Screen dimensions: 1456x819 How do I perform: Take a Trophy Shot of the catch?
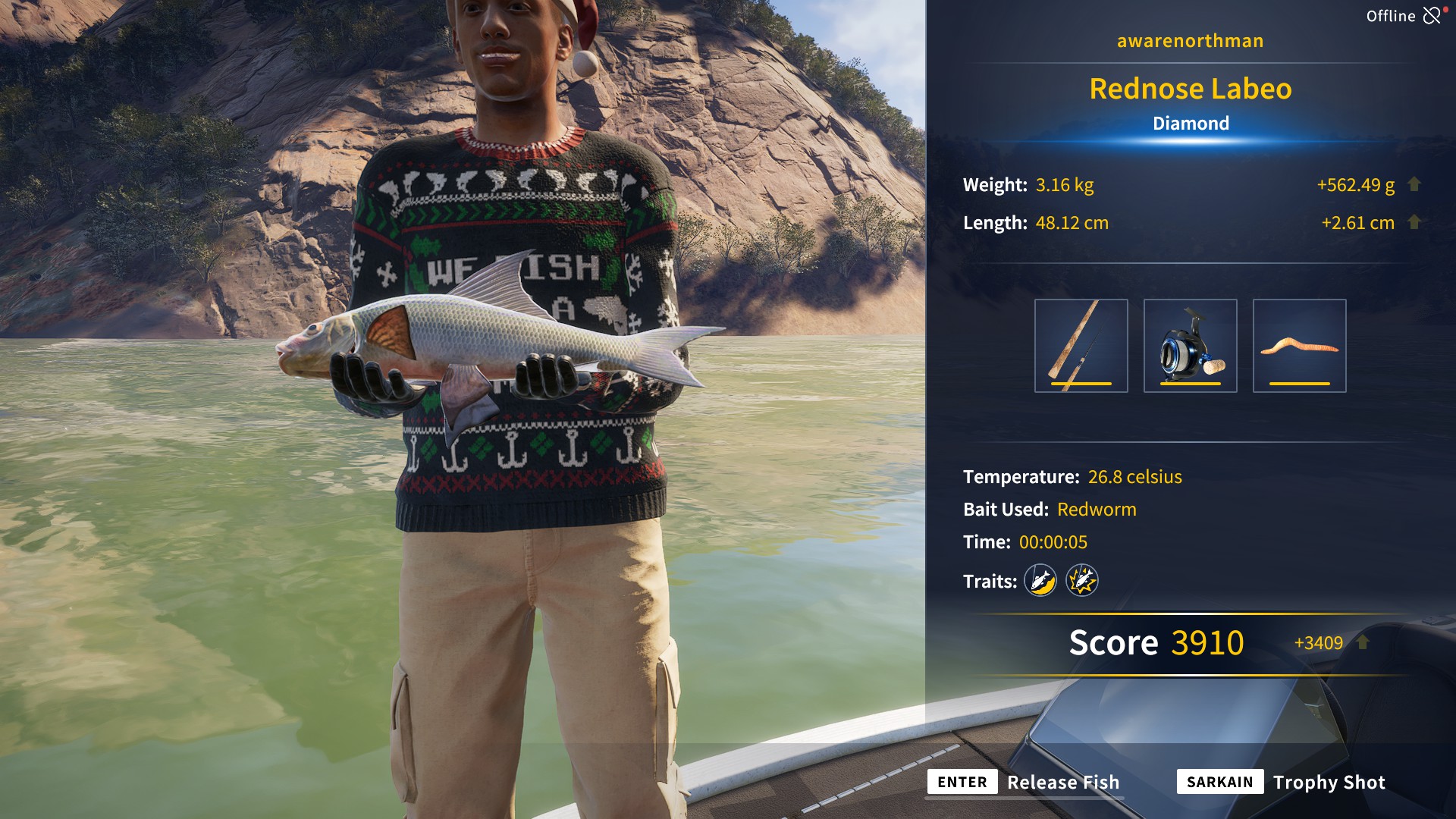click(1329, 782)
